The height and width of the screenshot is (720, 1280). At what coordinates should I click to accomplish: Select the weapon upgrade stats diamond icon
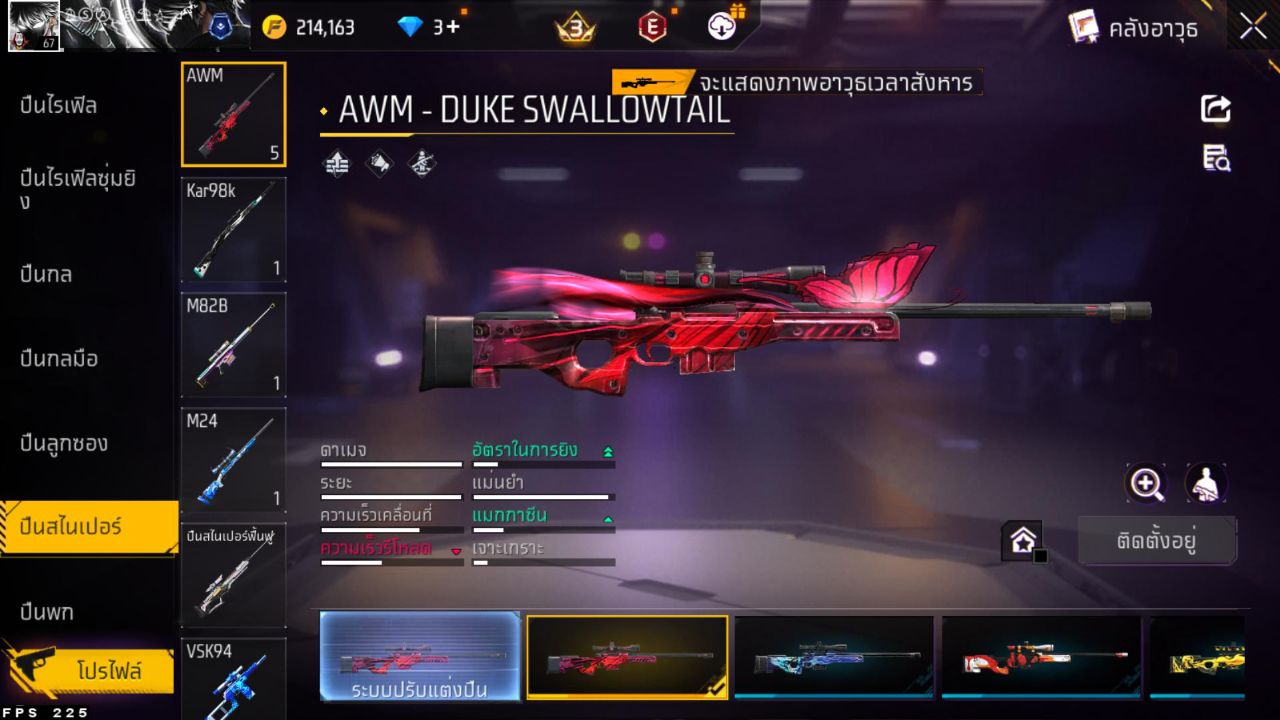pos(337,163)
